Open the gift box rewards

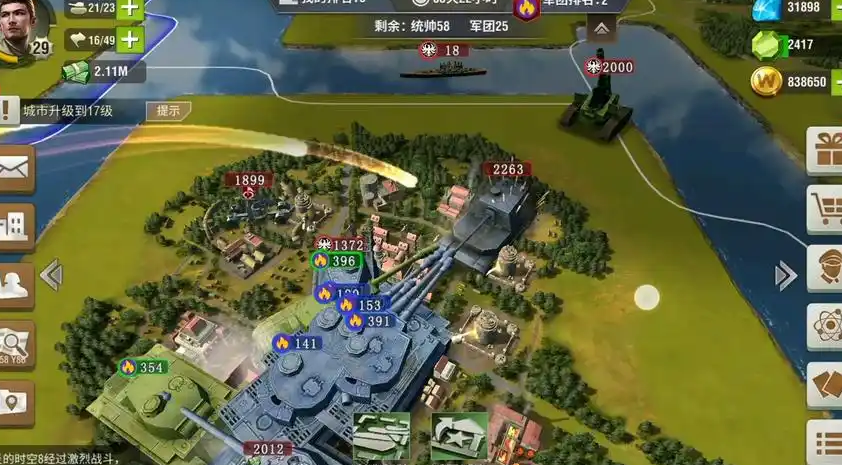pos(827,152)
